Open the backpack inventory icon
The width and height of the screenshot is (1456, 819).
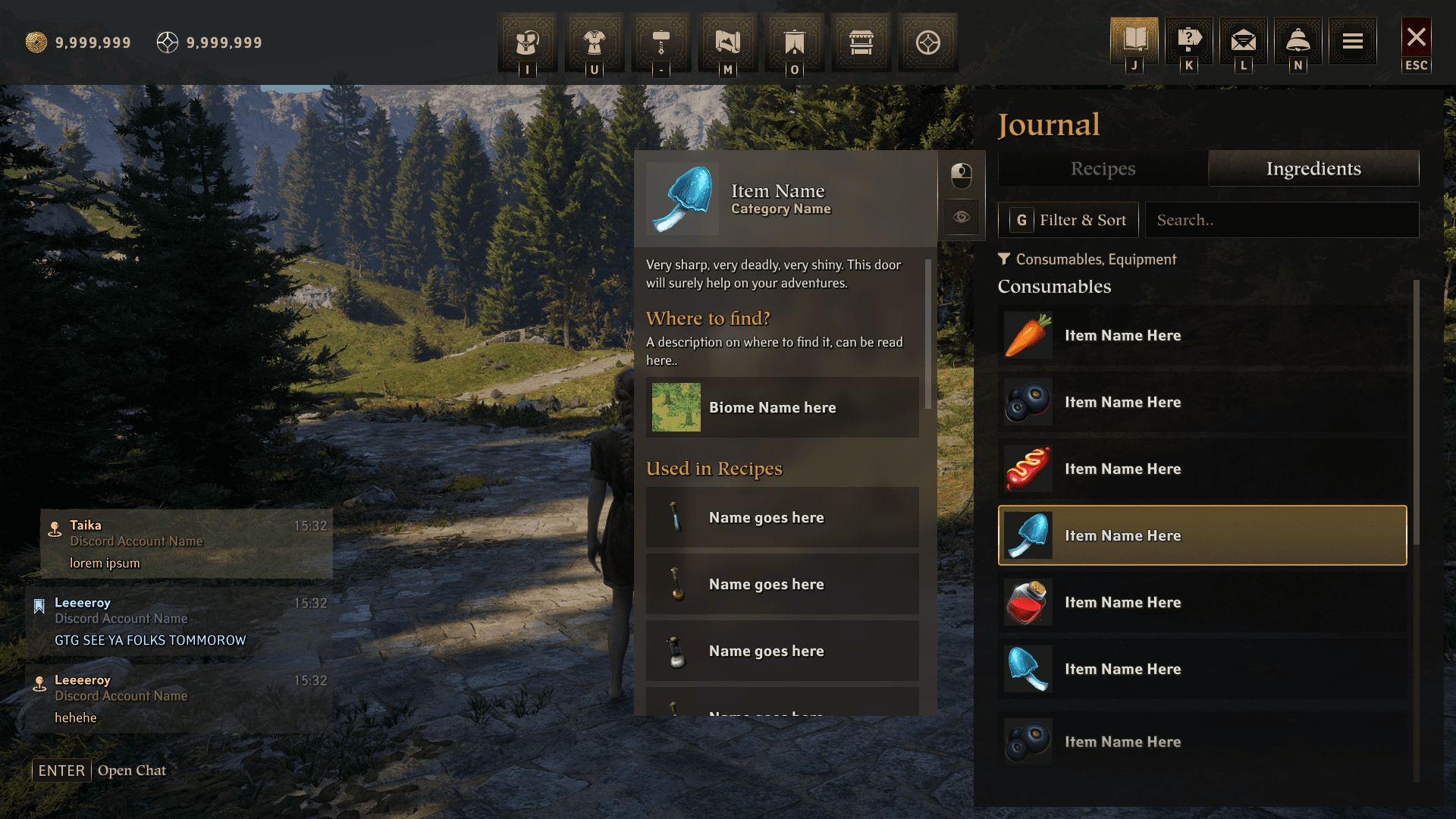[527, 42]
